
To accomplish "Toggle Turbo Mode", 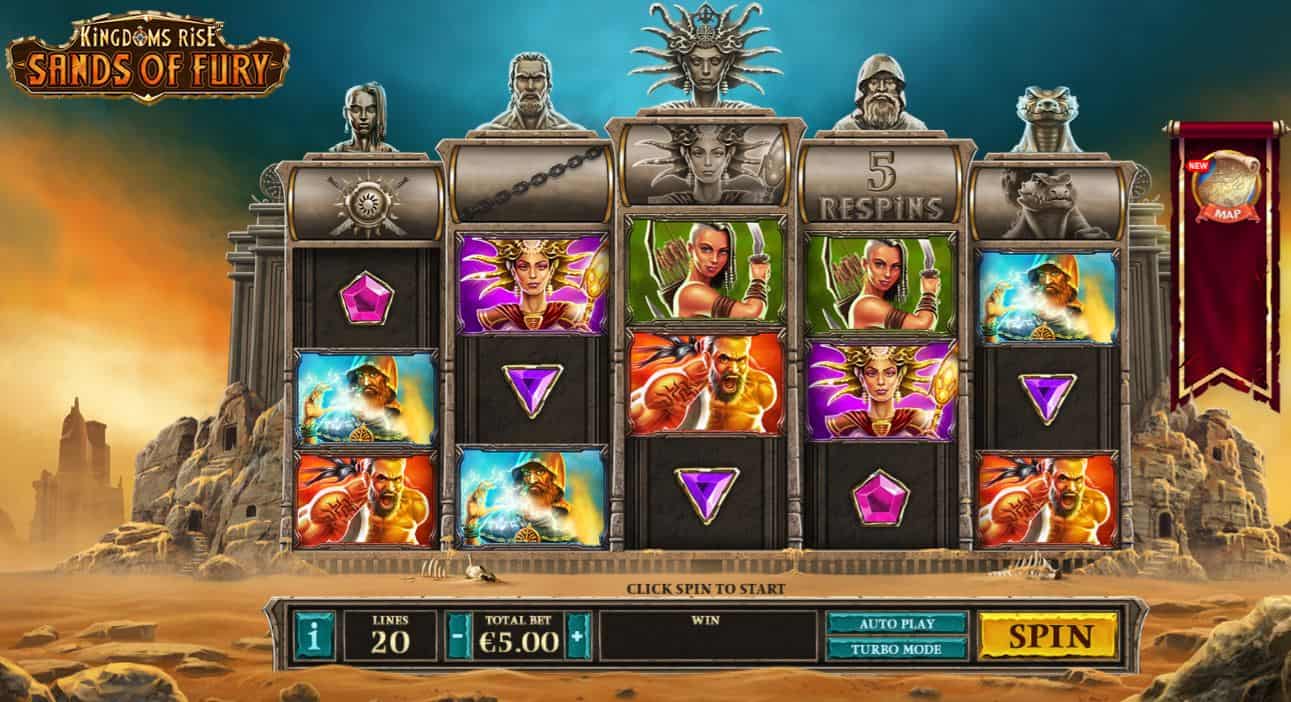I will click(896, 648).
